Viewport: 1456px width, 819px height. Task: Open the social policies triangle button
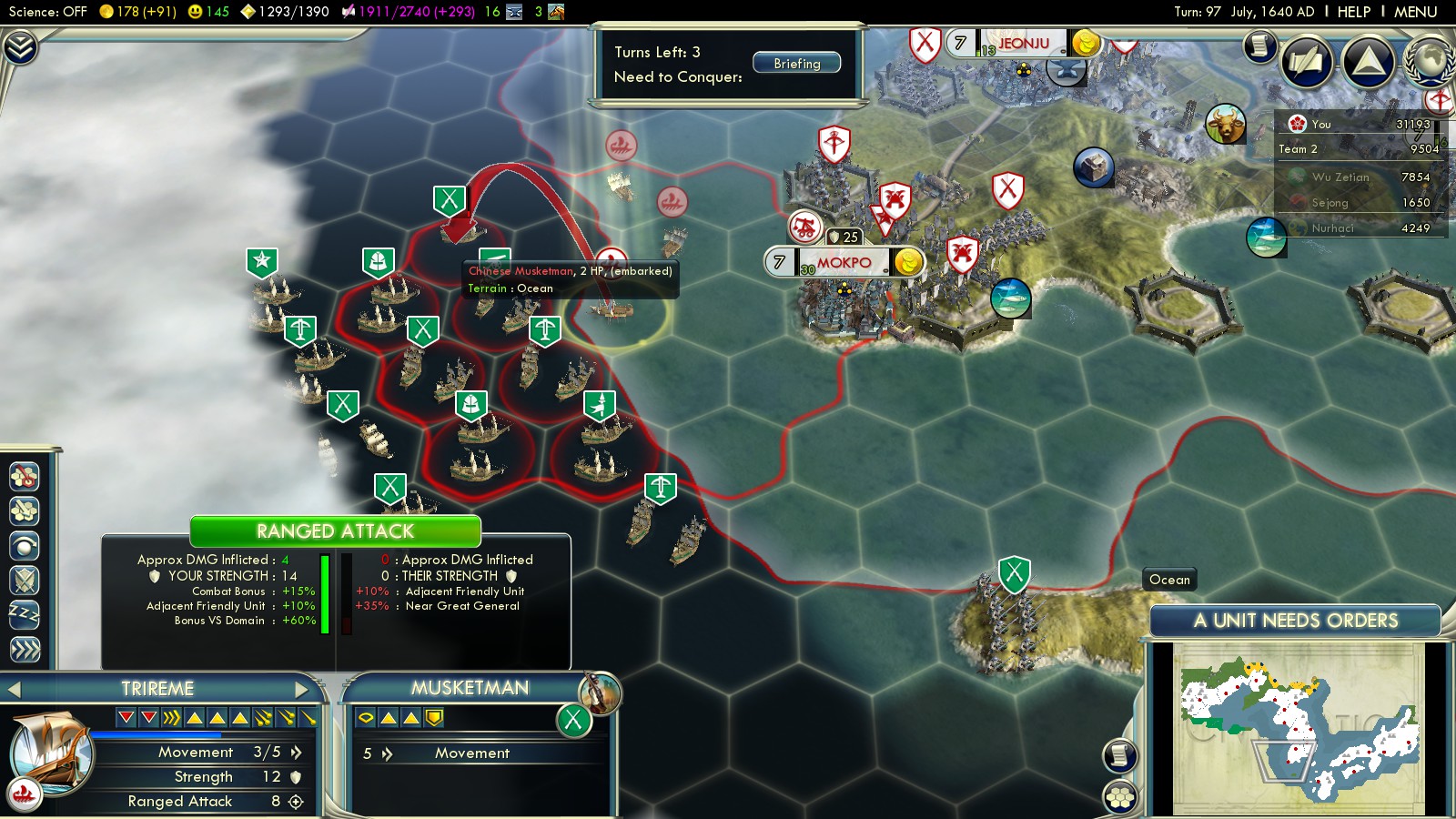click(1369, 62)
